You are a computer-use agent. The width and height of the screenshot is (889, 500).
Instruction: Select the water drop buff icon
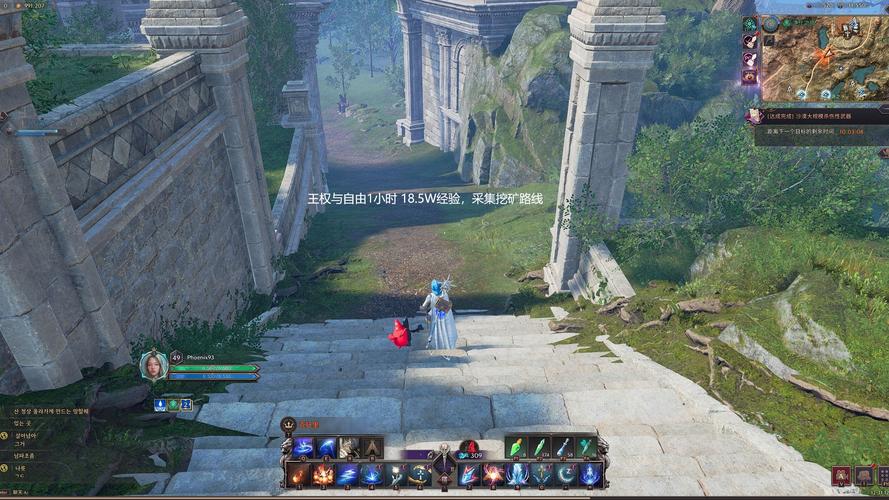[160, 404]
